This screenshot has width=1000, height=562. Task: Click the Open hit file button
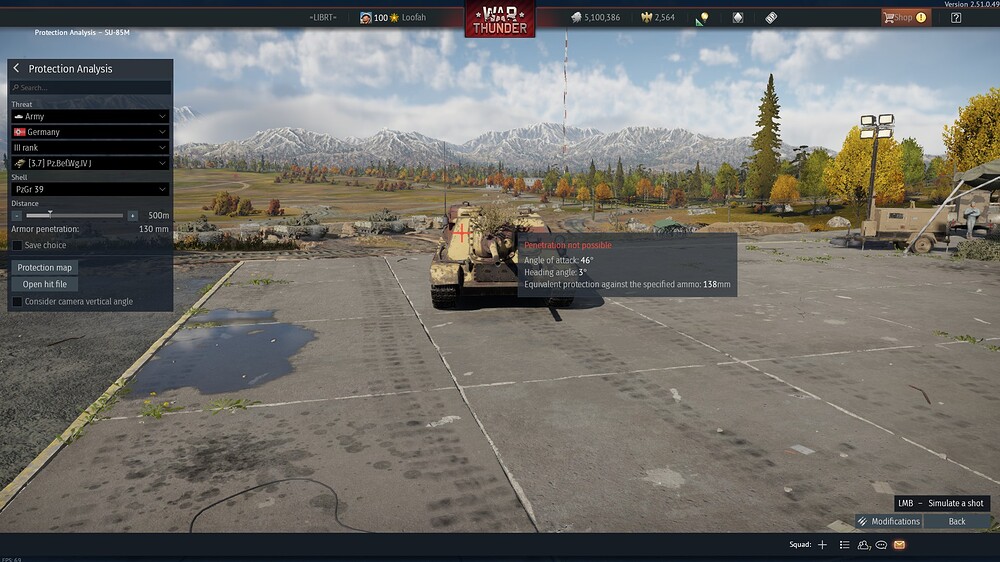coord(45,284)
